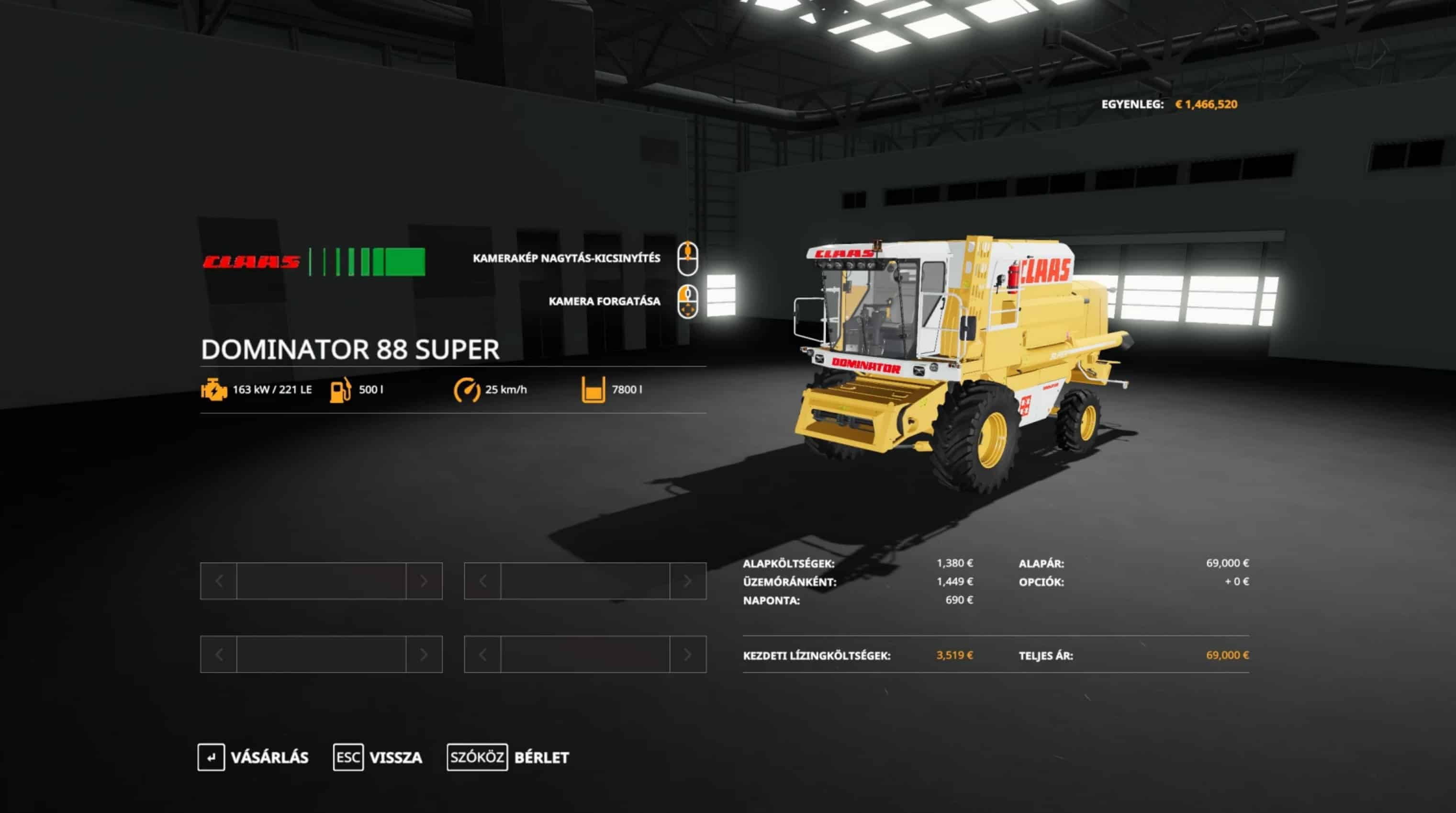
Task: Go back using the VISSZA button
Action: [378, 757]
